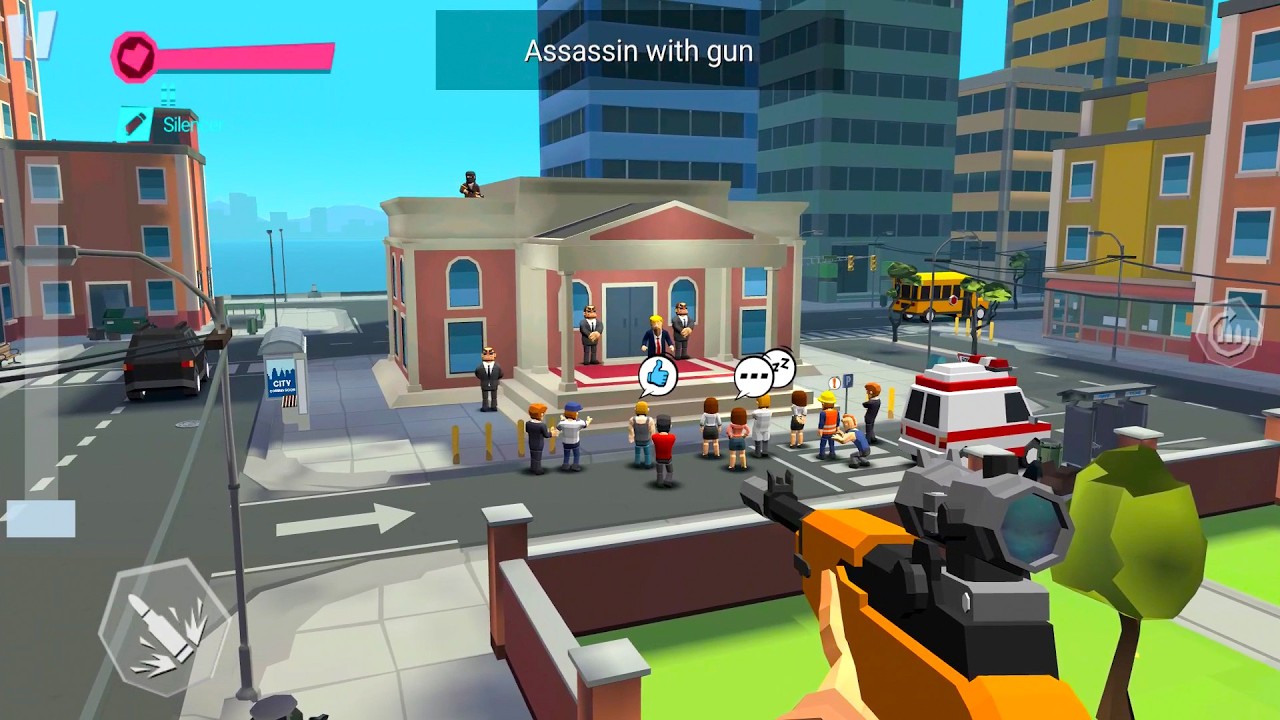
Task: Click the scope zoom slider handle
Action: click(40, 519)
